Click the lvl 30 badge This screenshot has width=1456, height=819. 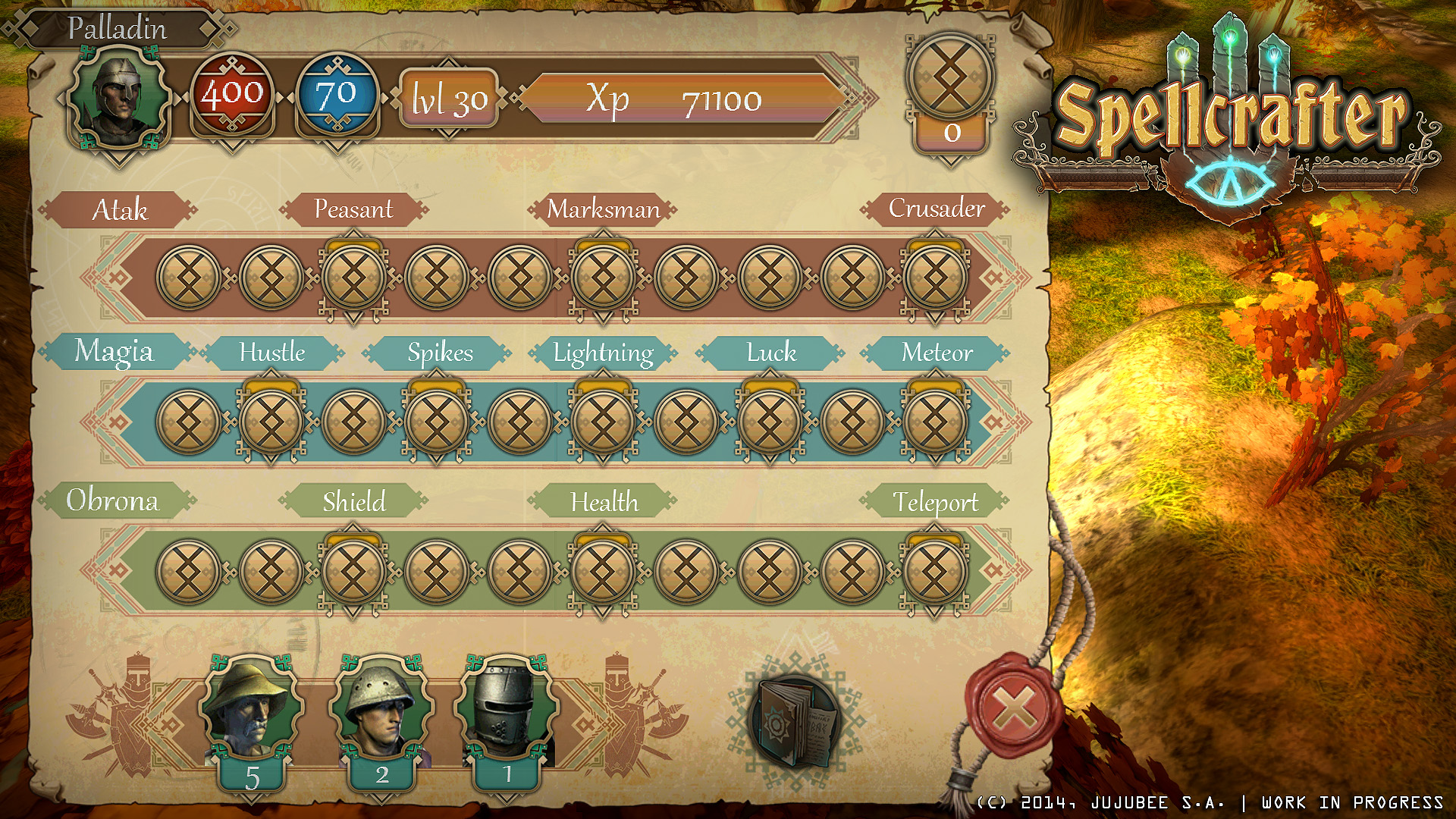pos(448,99)
